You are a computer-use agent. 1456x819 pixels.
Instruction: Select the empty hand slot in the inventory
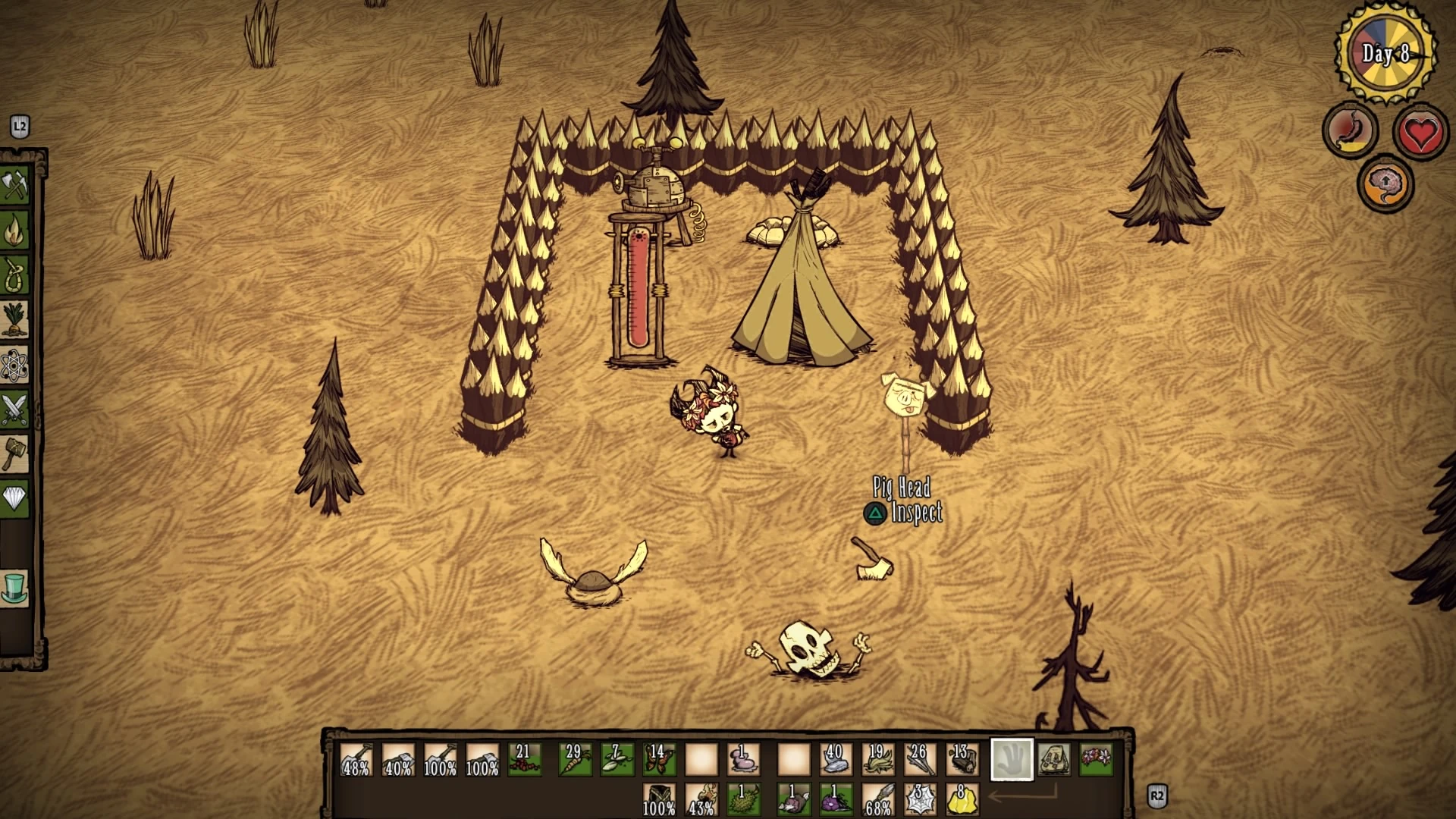1012,758
